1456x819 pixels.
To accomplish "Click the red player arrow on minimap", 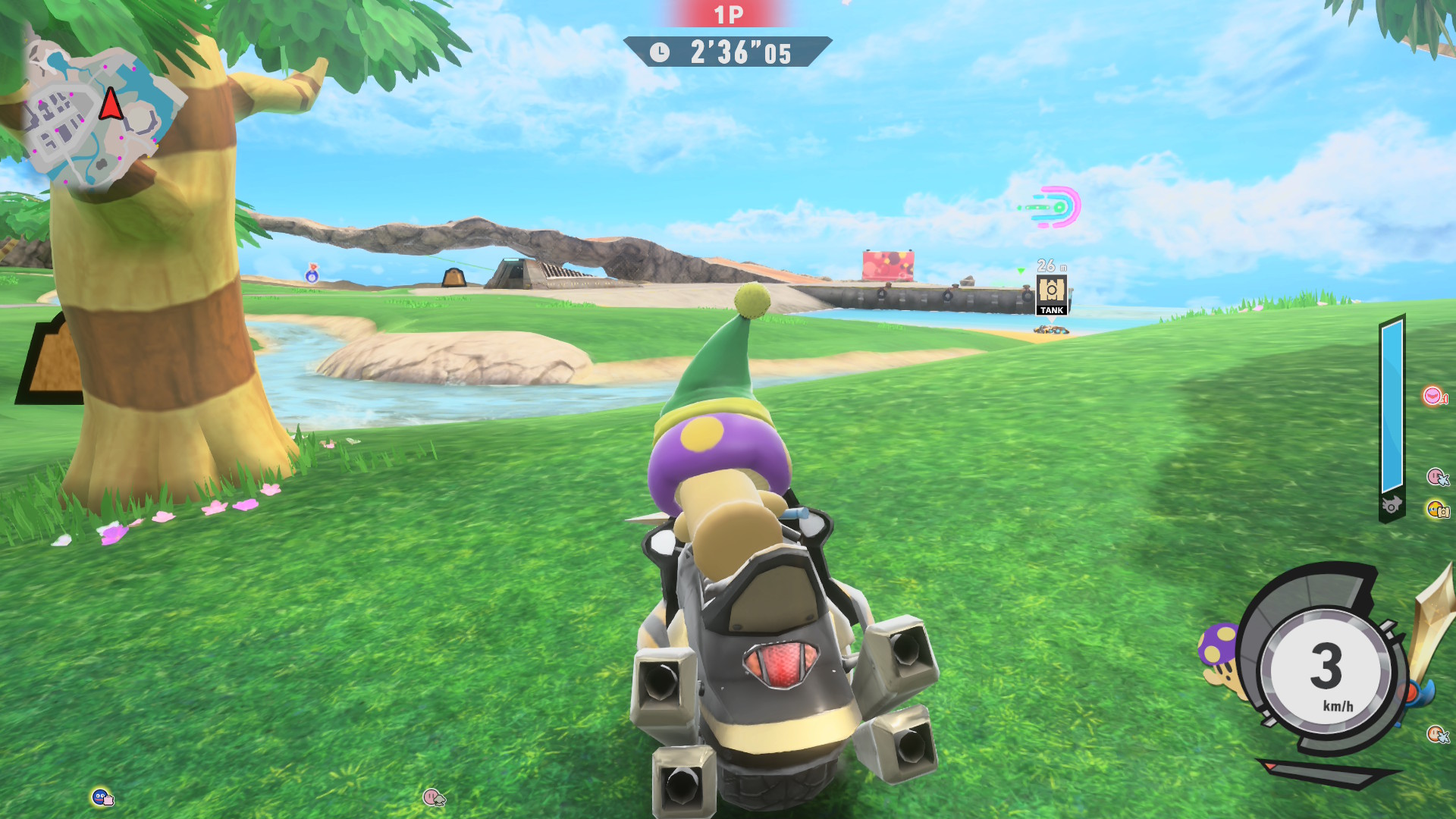I will click(x=111, y=104).
